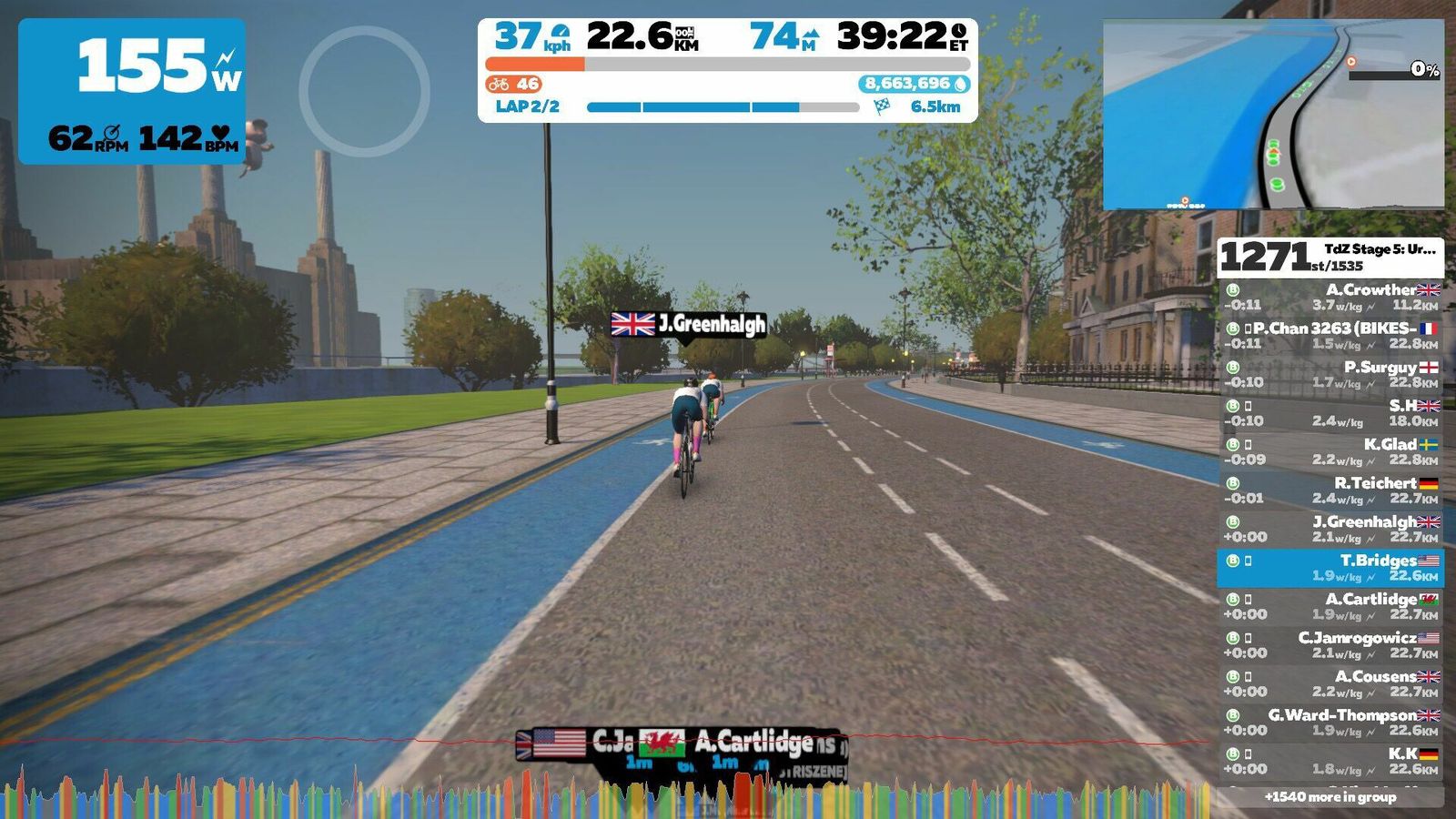Select the C.Jamrogowicz rider row
Viewport: 1456px width, 819px height.
click(1330, 645)
